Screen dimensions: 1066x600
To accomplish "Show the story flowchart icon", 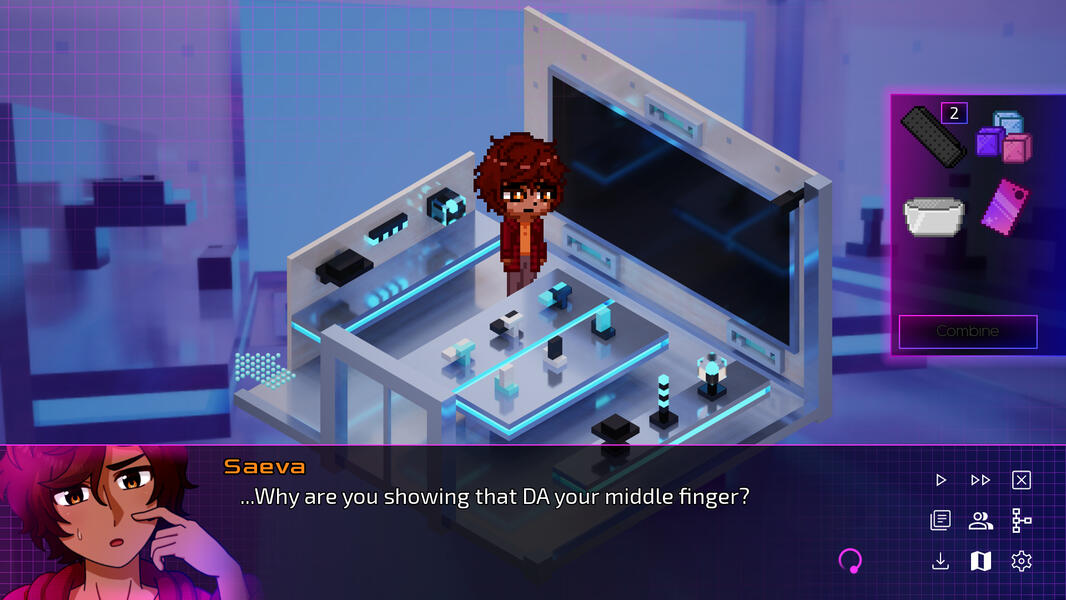I will (1021, 520).
